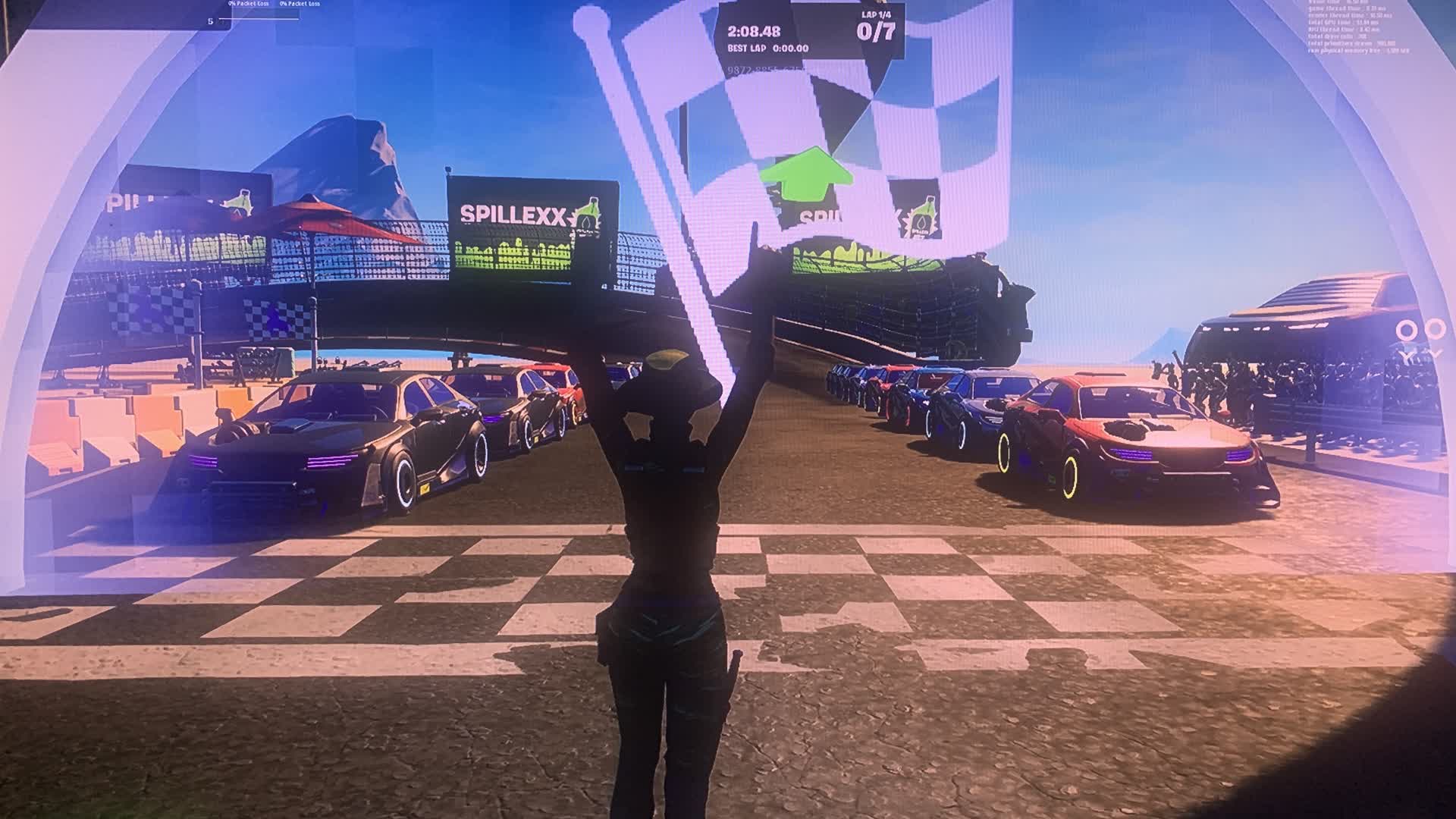Click the white progress bar under packet loss

(x=262, y=18)
